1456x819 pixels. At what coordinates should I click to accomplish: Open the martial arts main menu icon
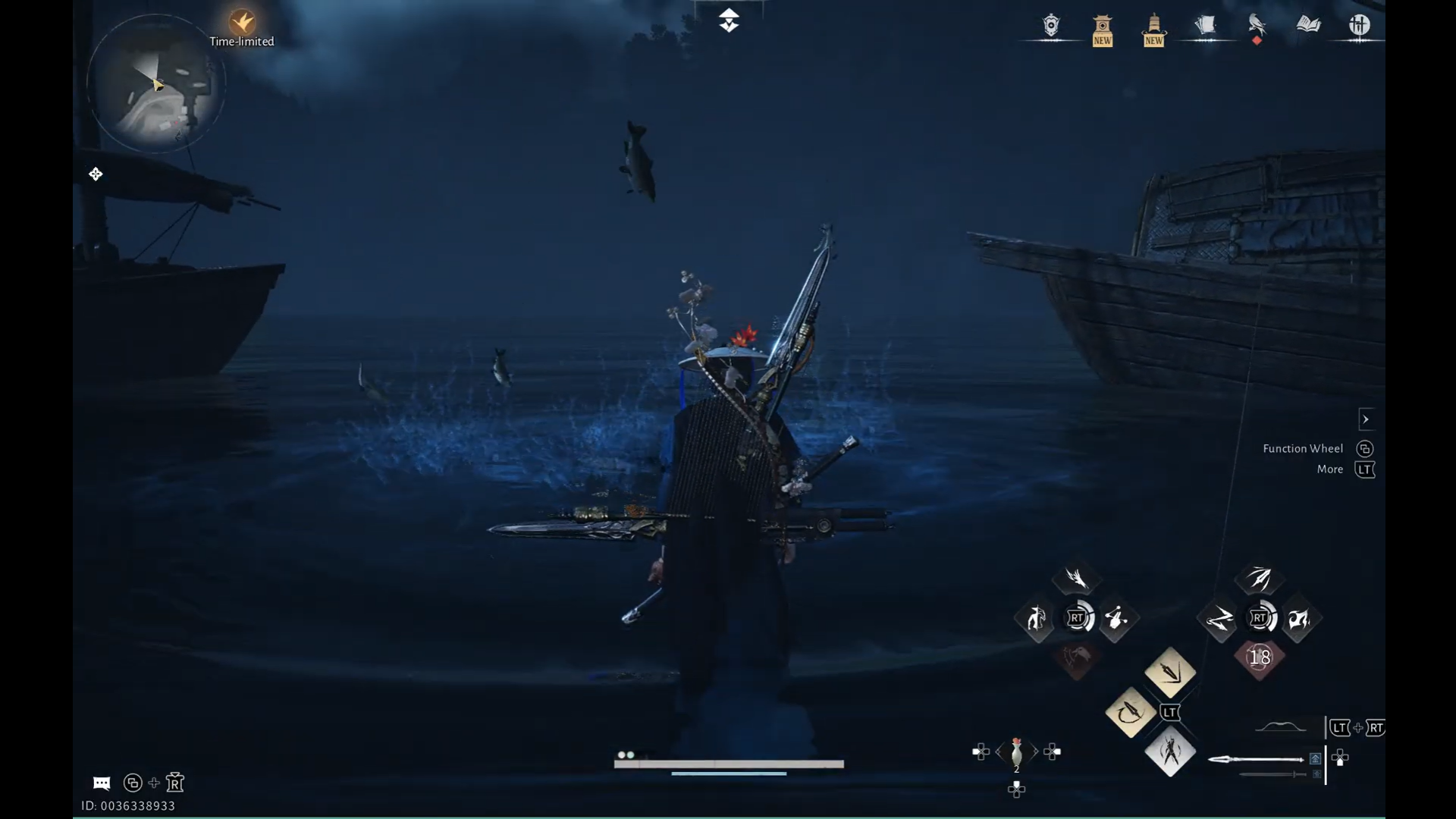point(1360,25)
